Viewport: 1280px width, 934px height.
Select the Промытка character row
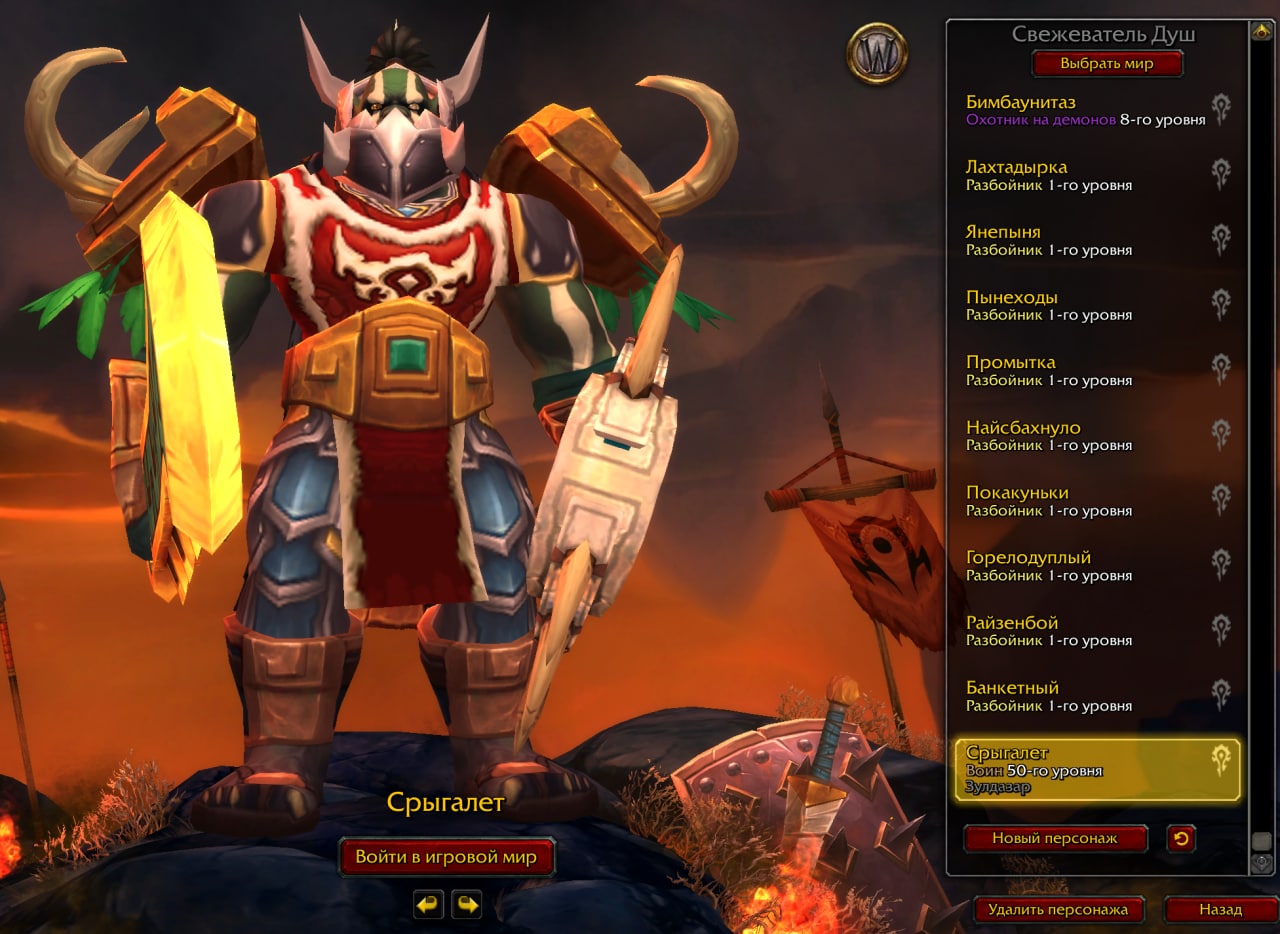coord(1085,370)
